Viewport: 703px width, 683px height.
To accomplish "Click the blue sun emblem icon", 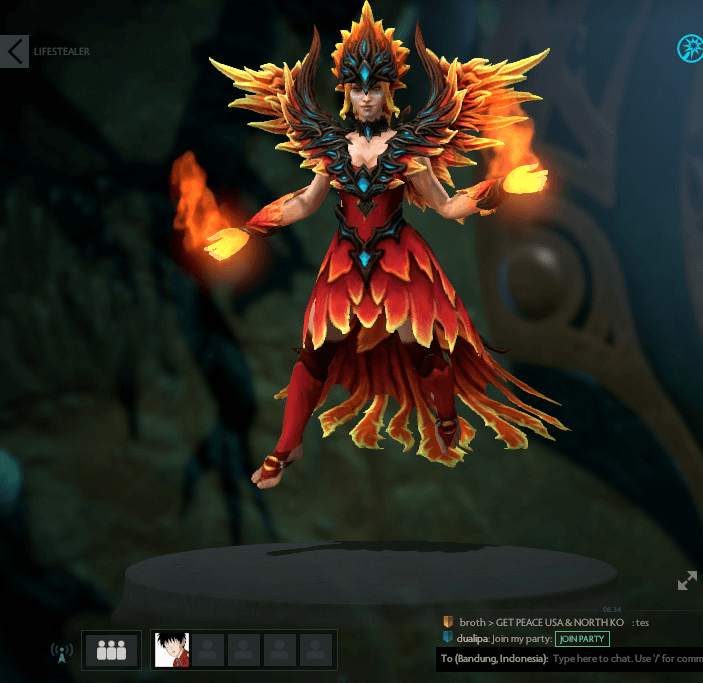I will (690, 47).
